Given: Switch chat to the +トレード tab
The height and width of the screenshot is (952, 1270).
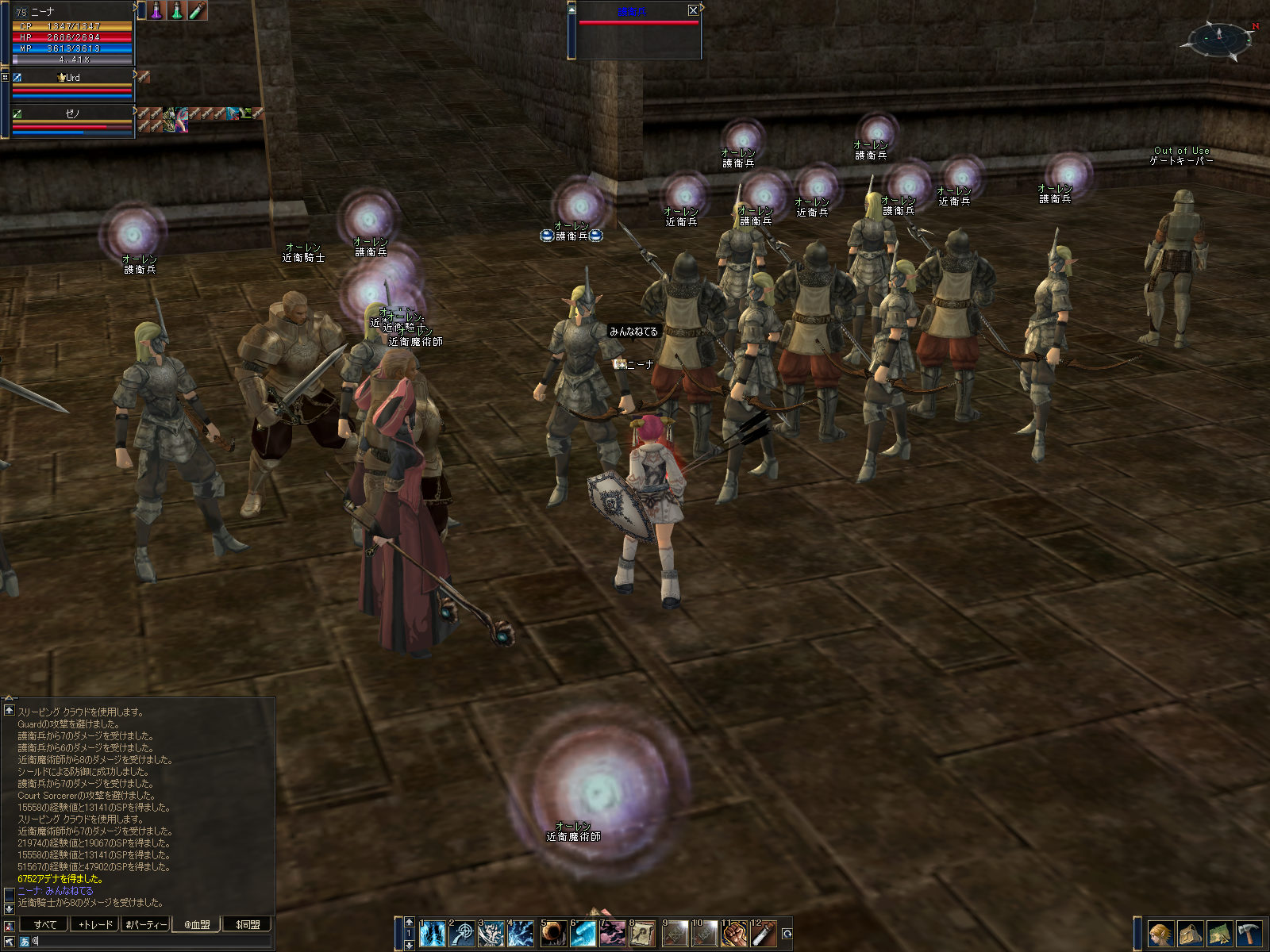Looking at the screenshot, I should [x=95, y=924].
